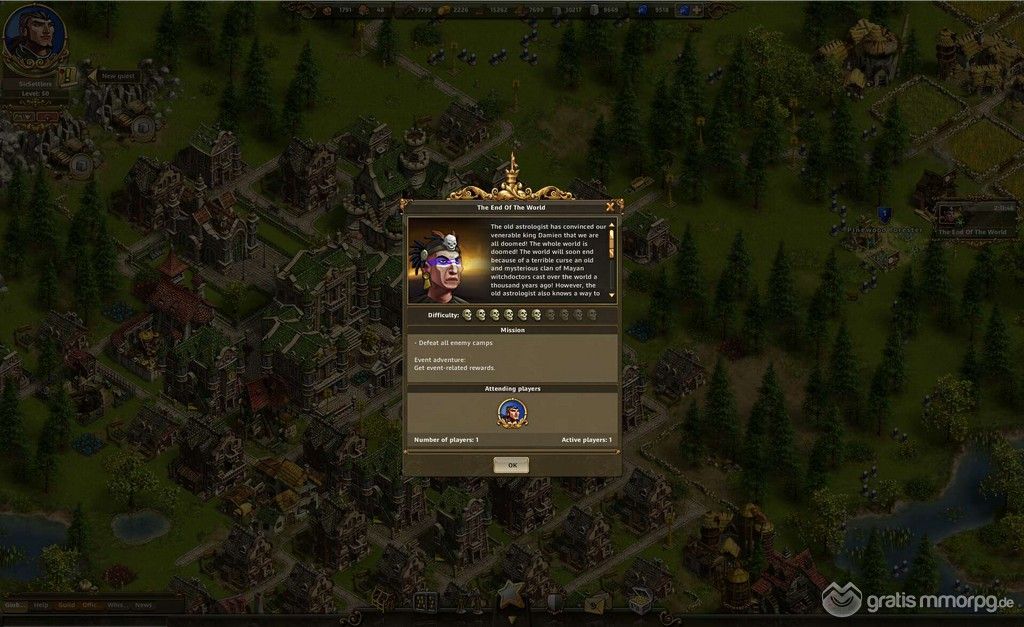This screenshot has height=627, width=1024.
Task: Open the New quest notification
Action: (113, 76)
